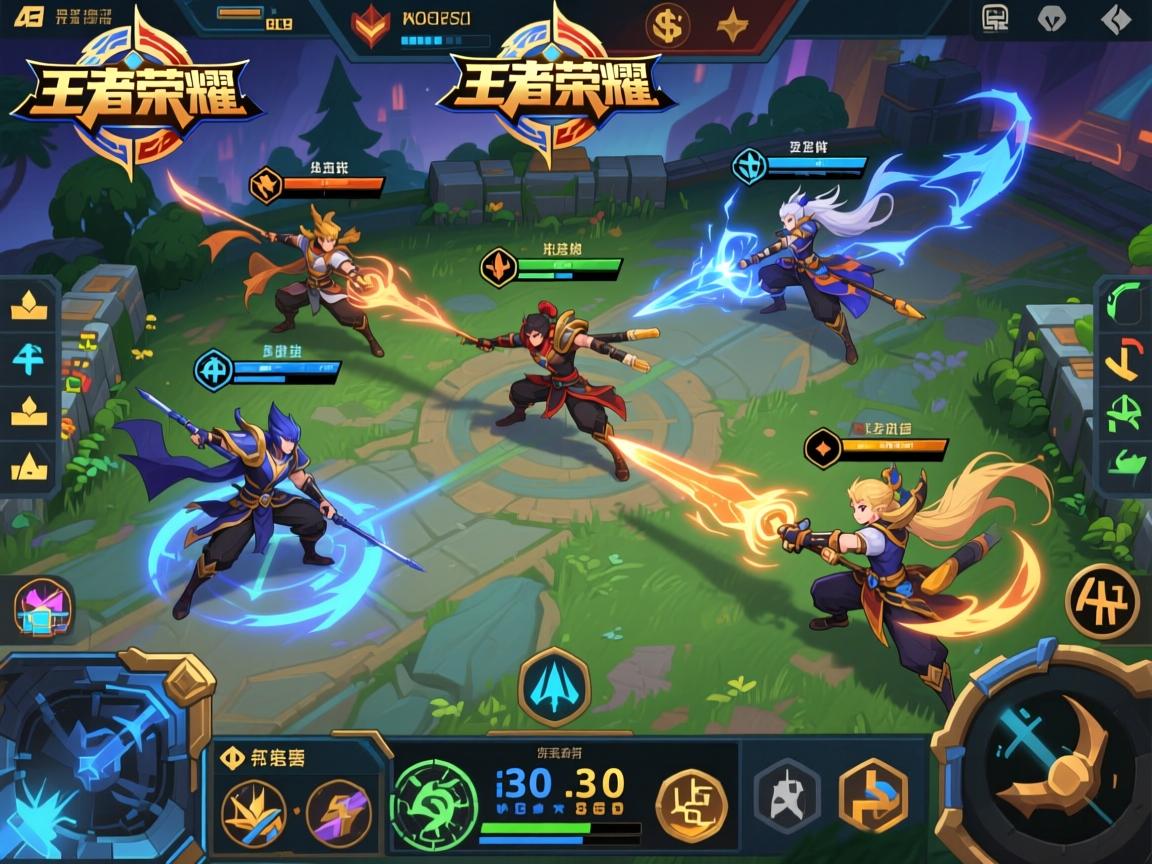Tap the round gold rune button
Image resolution: width=1152 pixels, height=864 pixels.
point(1102,601)
